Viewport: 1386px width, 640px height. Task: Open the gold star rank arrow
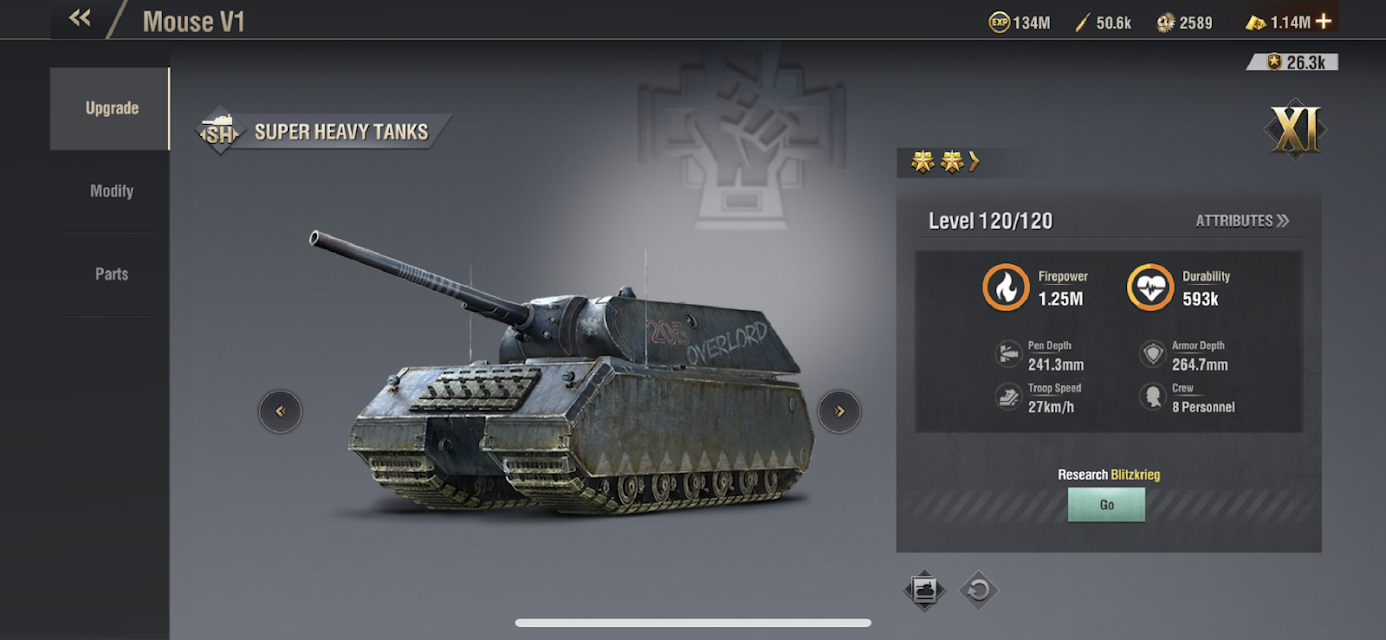click(974, 162)
